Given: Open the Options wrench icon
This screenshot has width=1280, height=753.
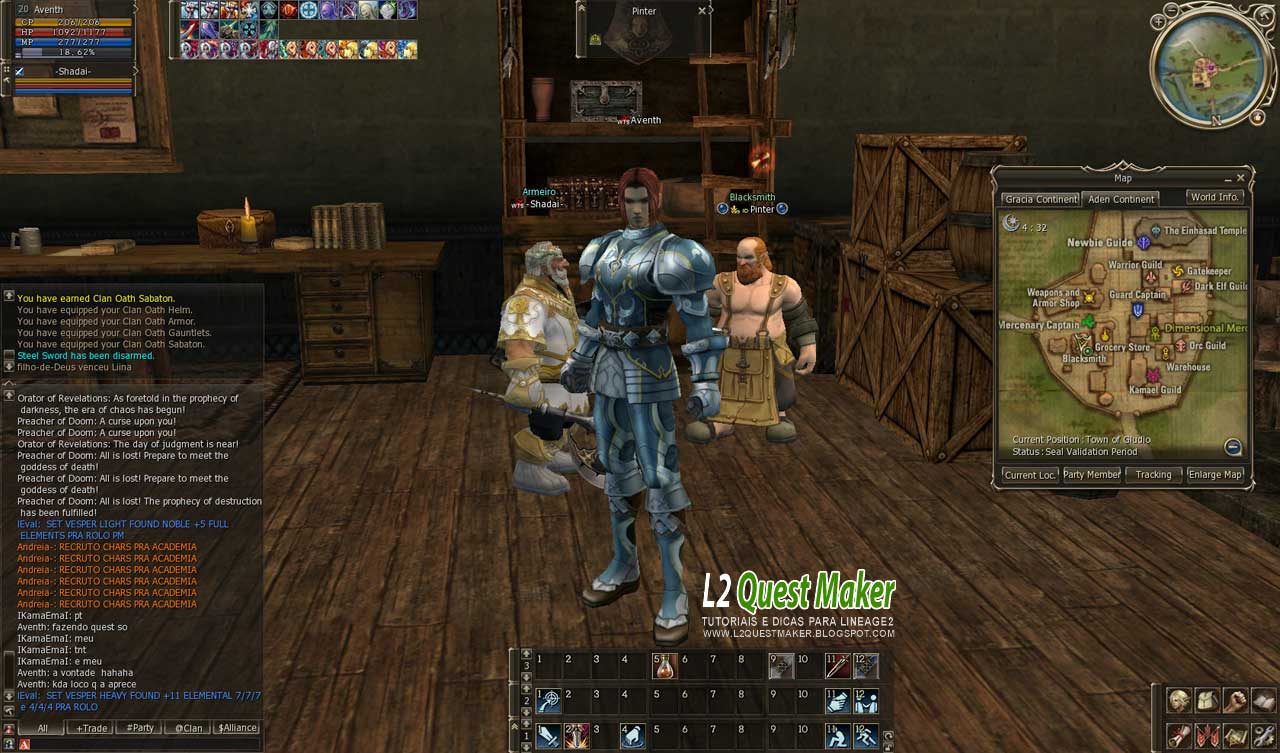Looking at the screenshot, I should 1261,734.
